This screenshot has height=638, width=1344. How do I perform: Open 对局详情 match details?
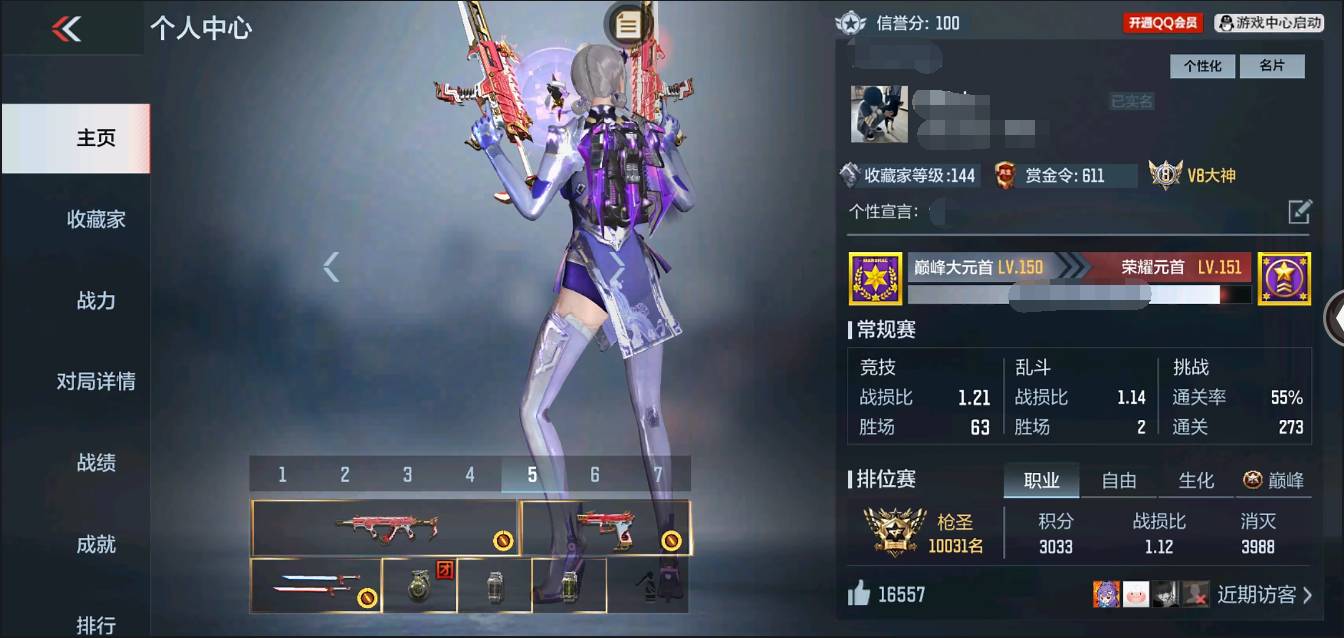(x=96, y=381)
